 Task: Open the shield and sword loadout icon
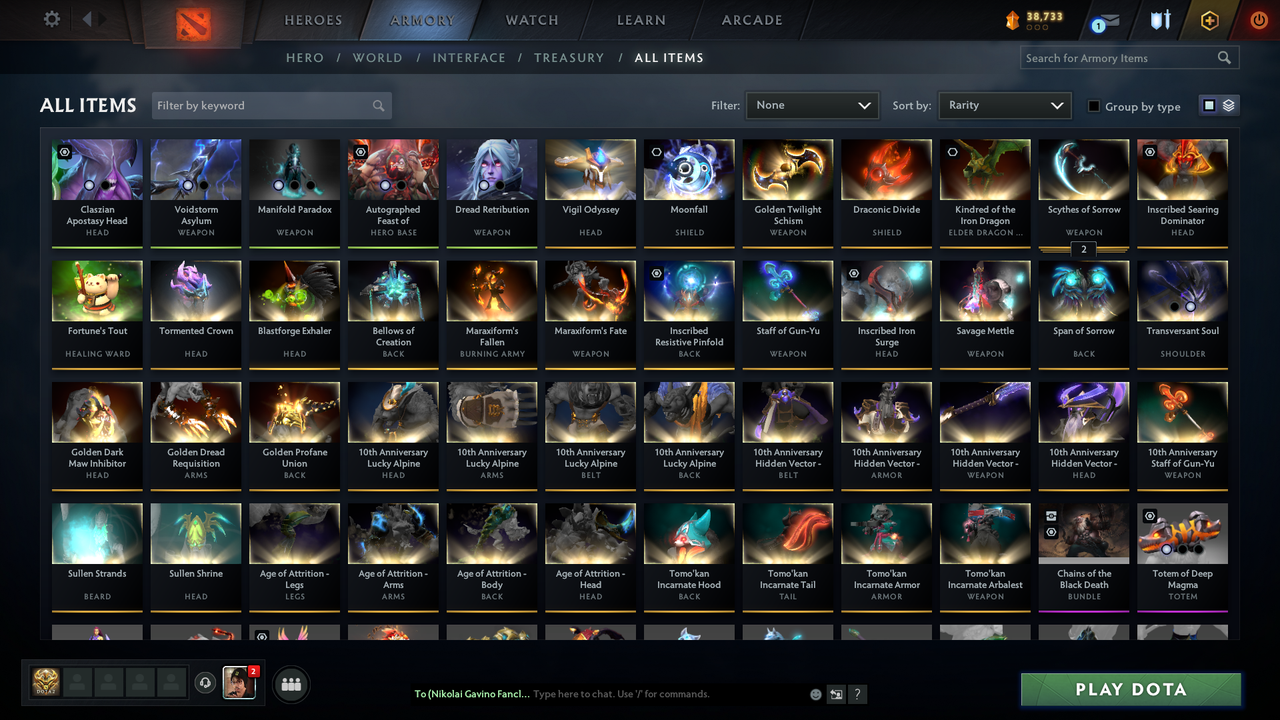(1160, 20)
